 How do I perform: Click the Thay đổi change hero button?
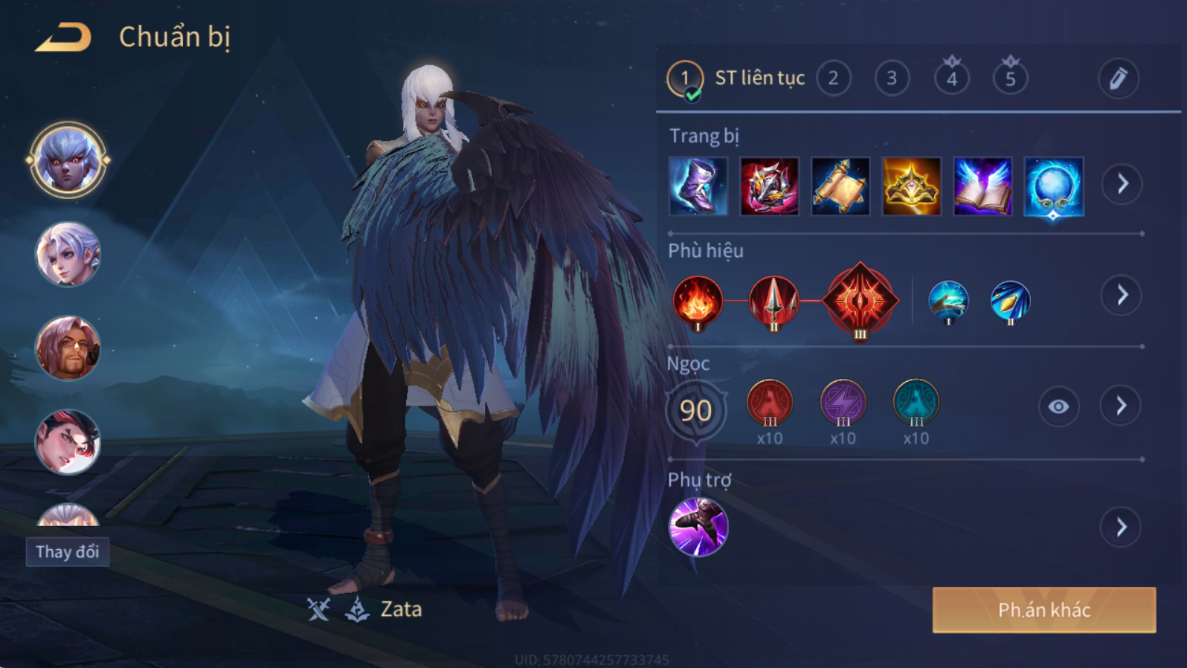point(67,552)
